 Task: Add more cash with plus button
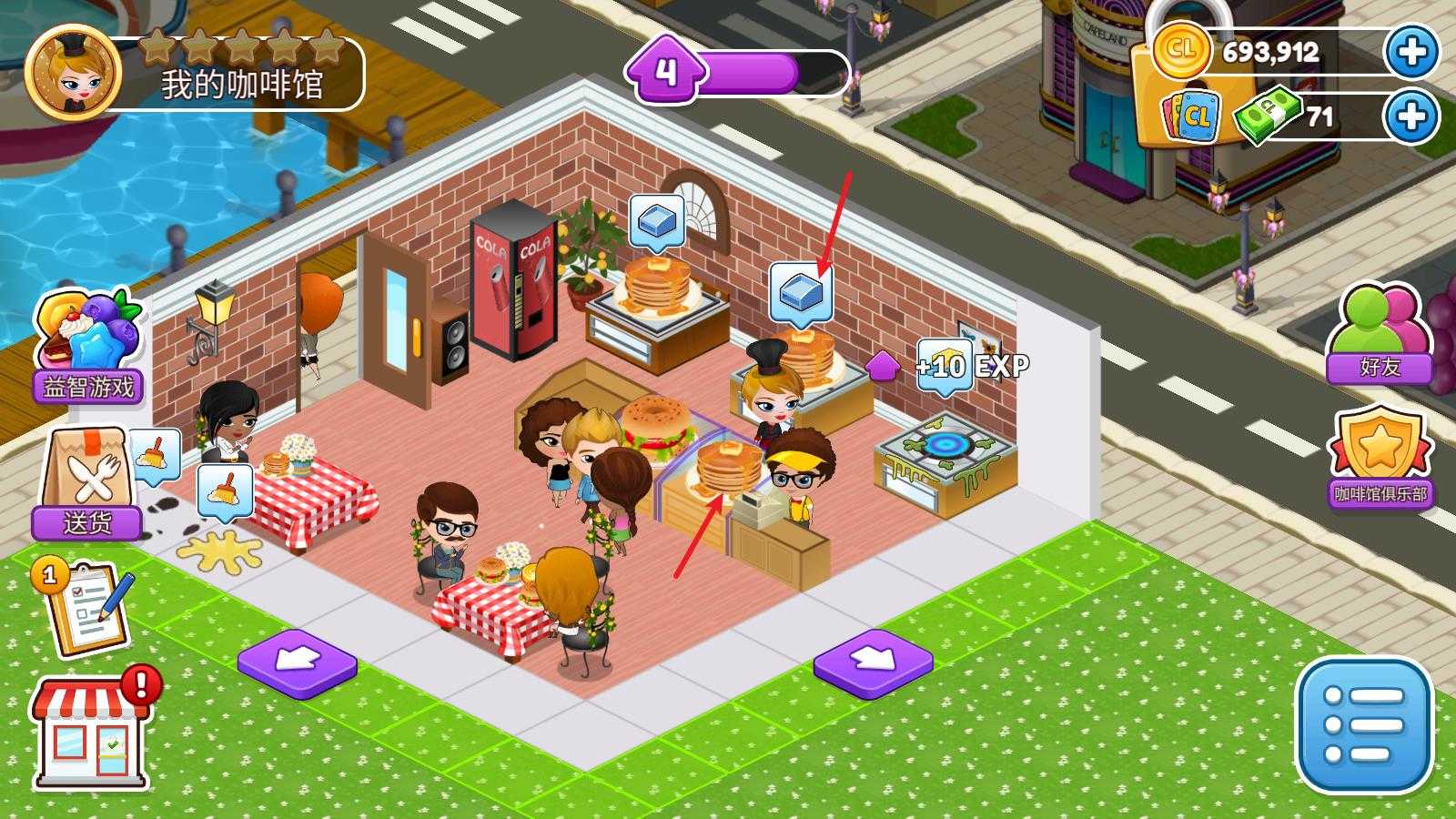[x=1411, y=116]
